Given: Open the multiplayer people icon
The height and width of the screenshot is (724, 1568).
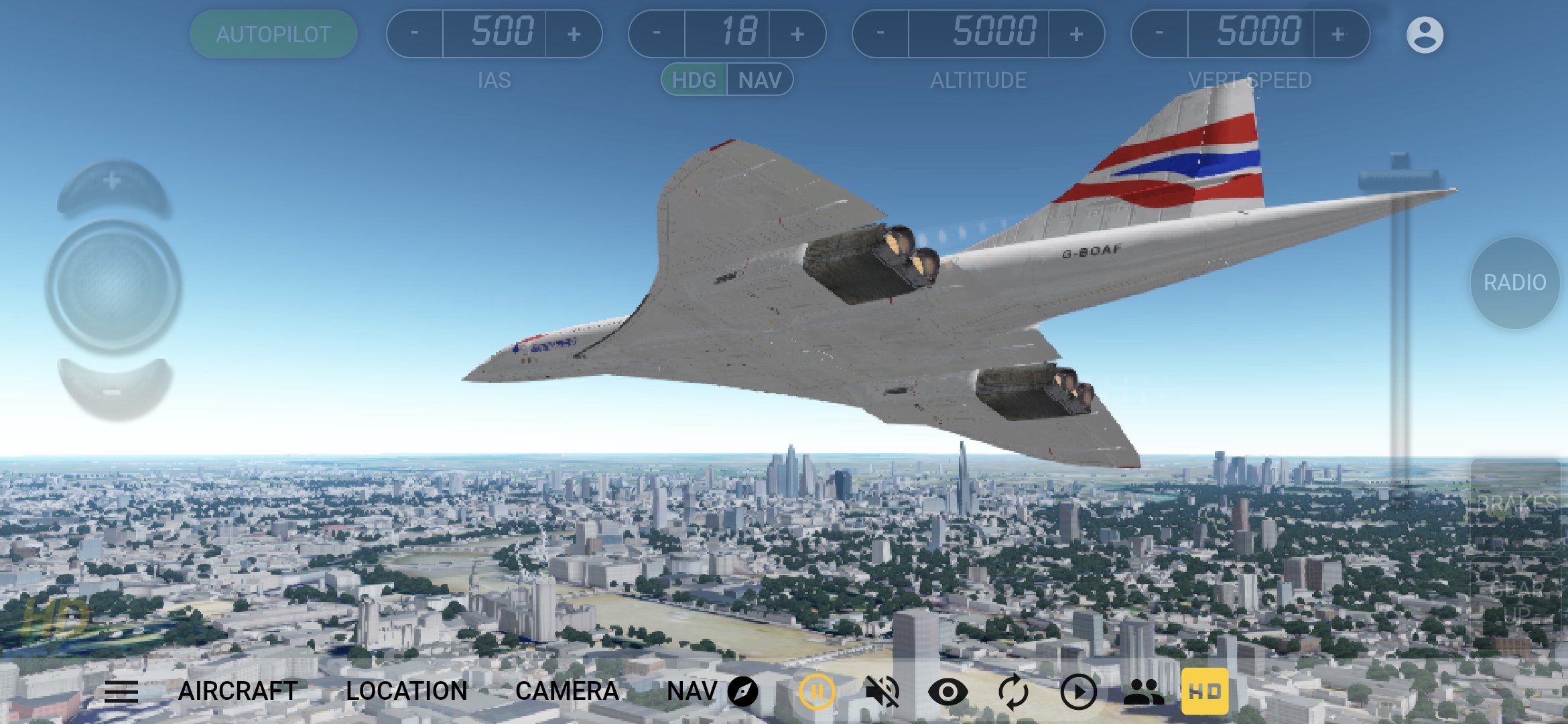Looking at the screenshot, I should coord(1143,690).
